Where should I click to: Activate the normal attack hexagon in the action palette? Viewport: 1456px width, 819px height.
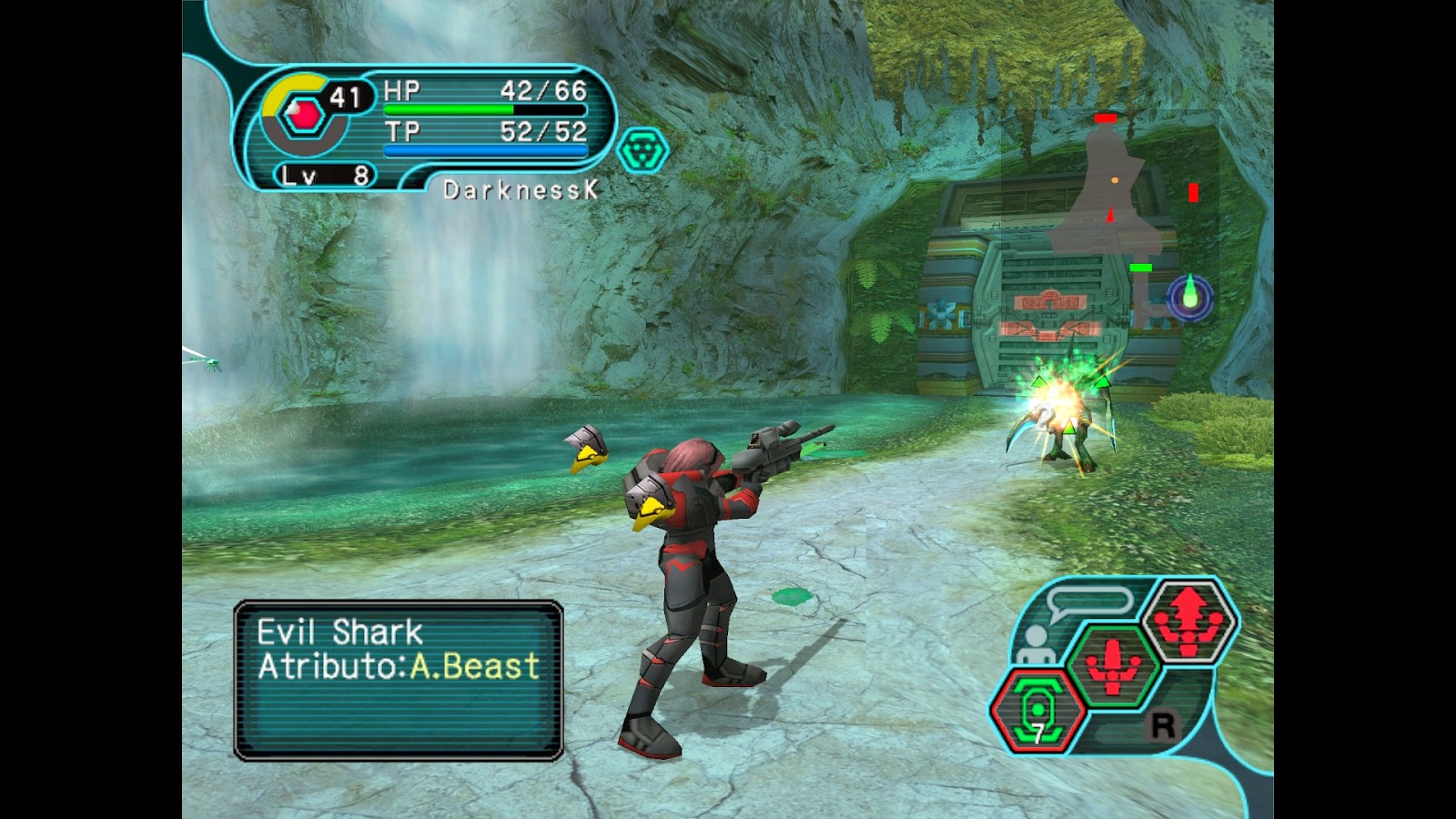coord(1113,666)
